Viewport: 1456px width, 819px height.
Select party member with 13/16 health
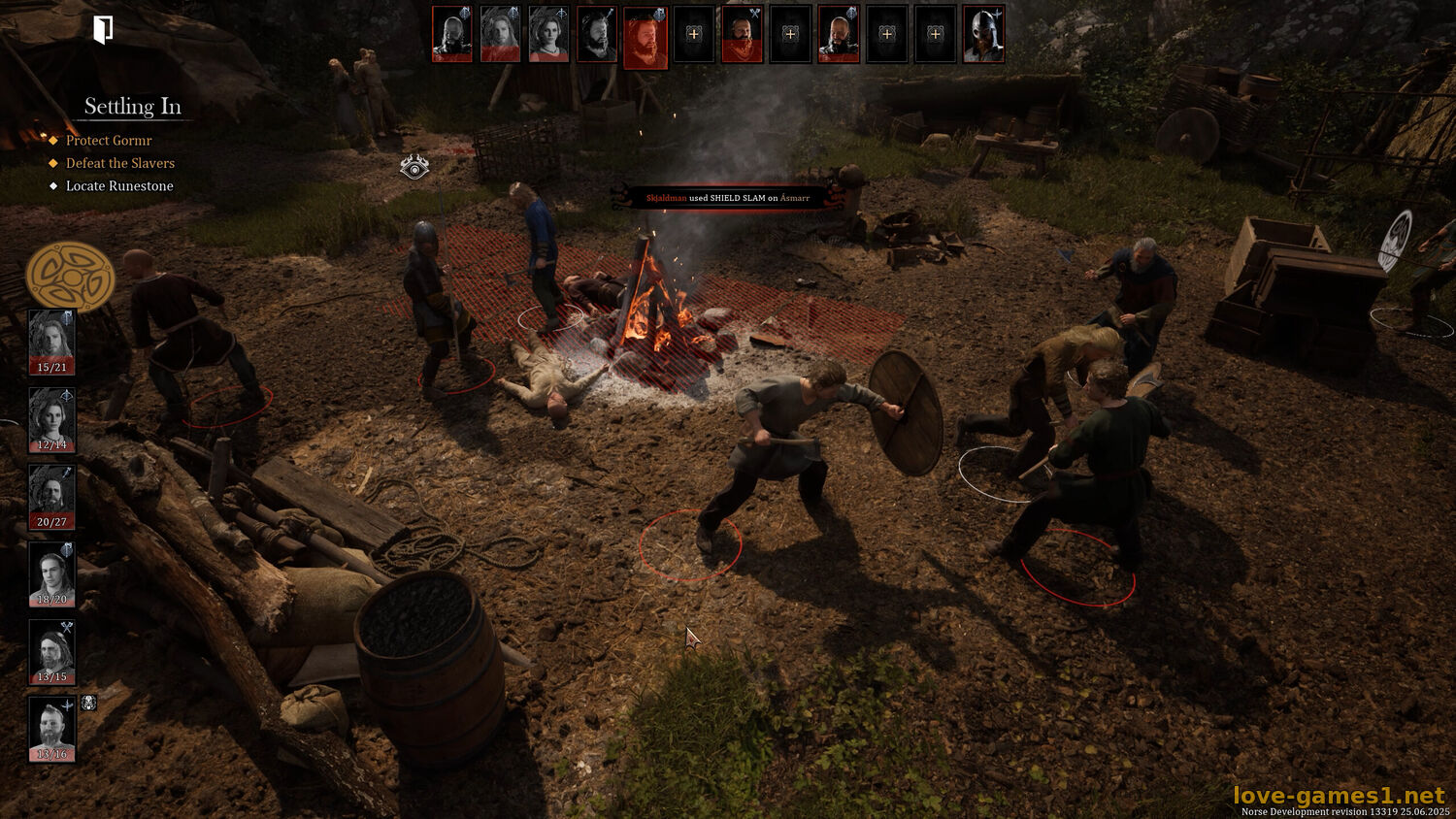pos(51,728)
